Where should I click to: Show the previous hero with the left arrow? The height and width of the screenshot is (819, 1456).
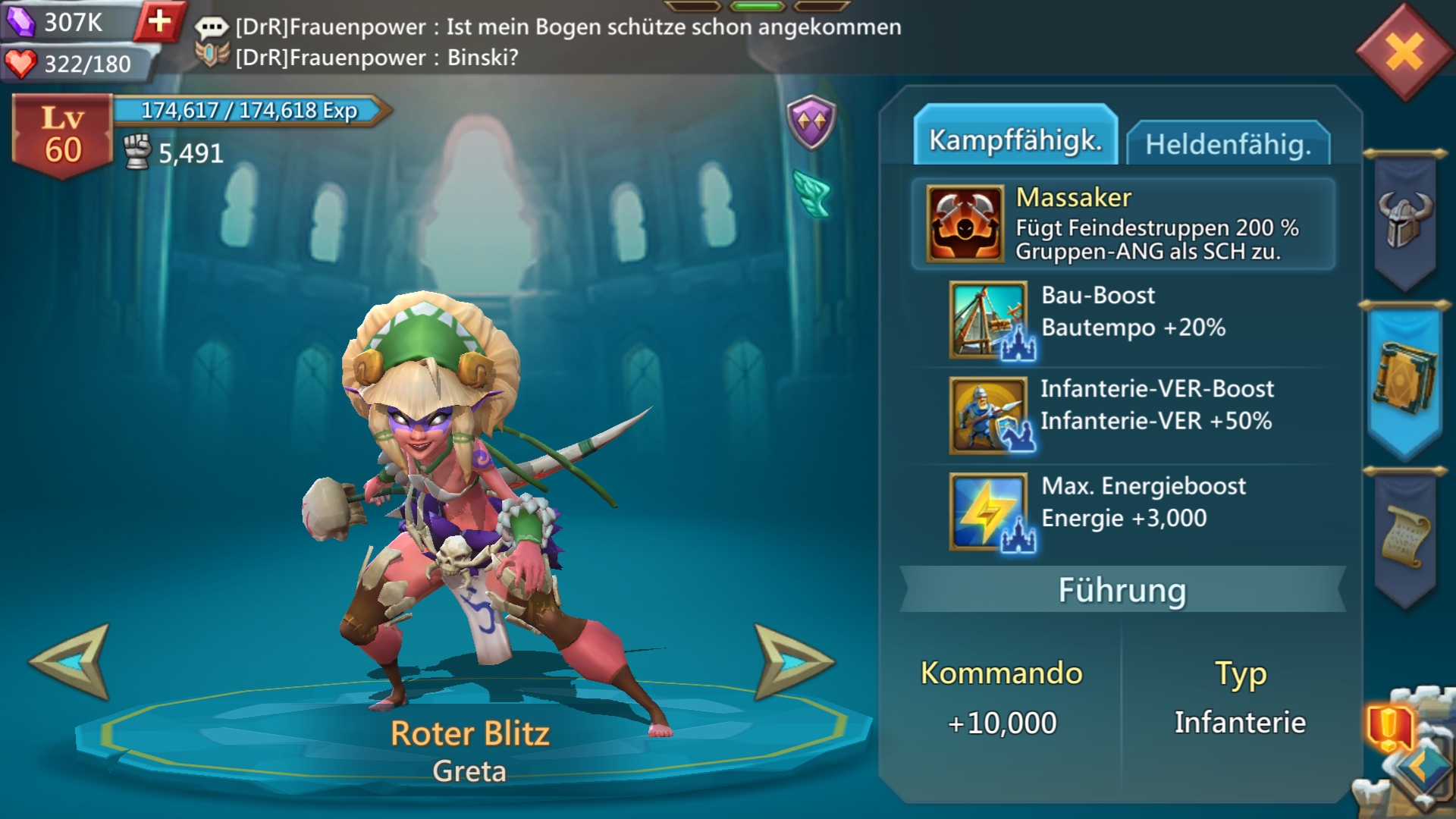pos(71,661)
